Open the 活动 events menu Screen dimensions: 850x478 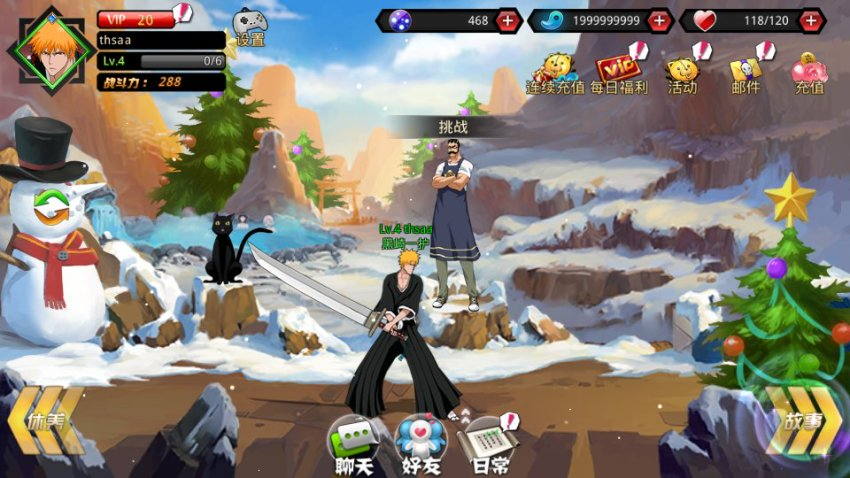tap(683, 72)
